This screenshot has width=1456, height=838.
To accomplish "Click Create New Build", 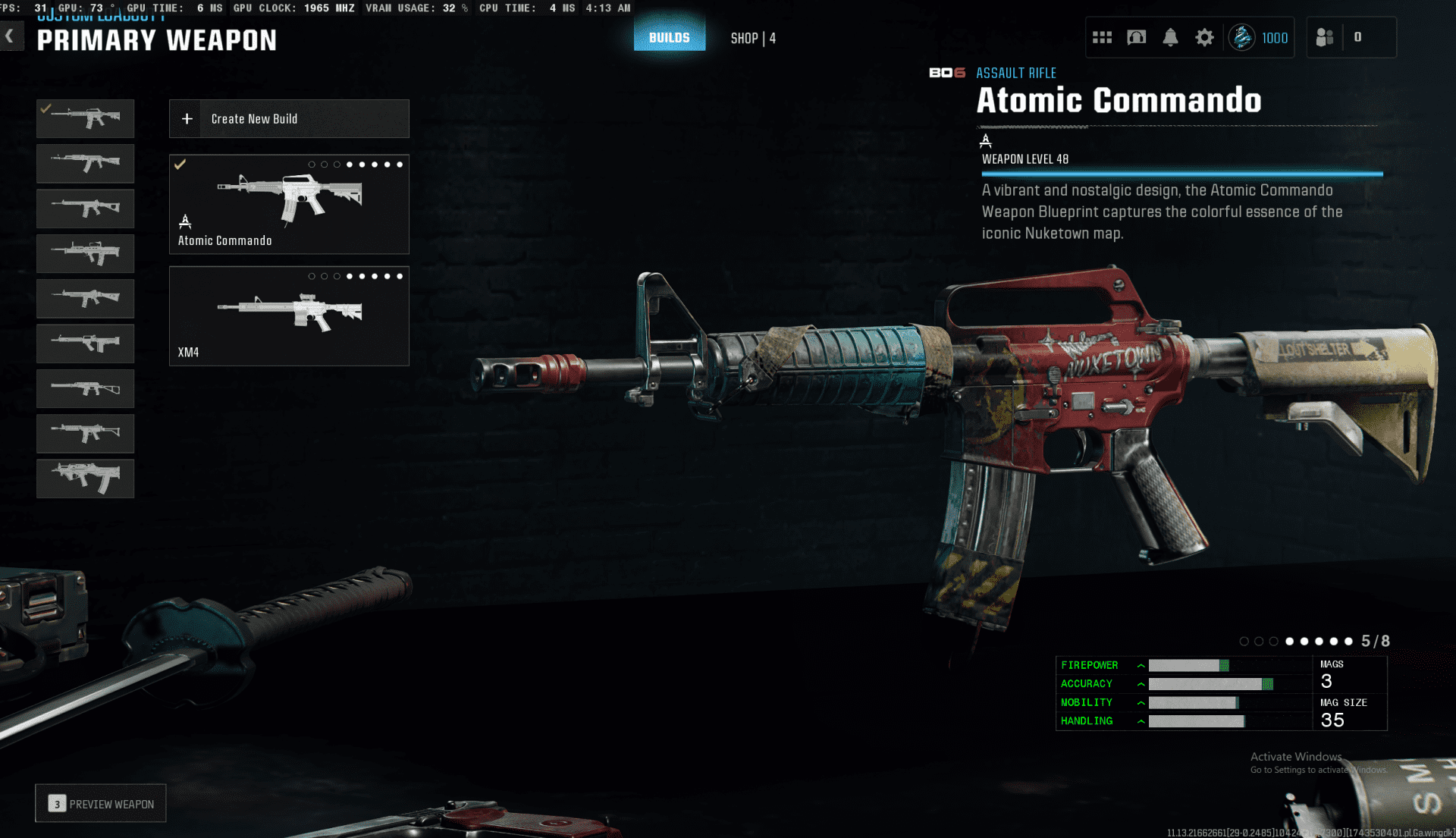I will click(289, 119).
